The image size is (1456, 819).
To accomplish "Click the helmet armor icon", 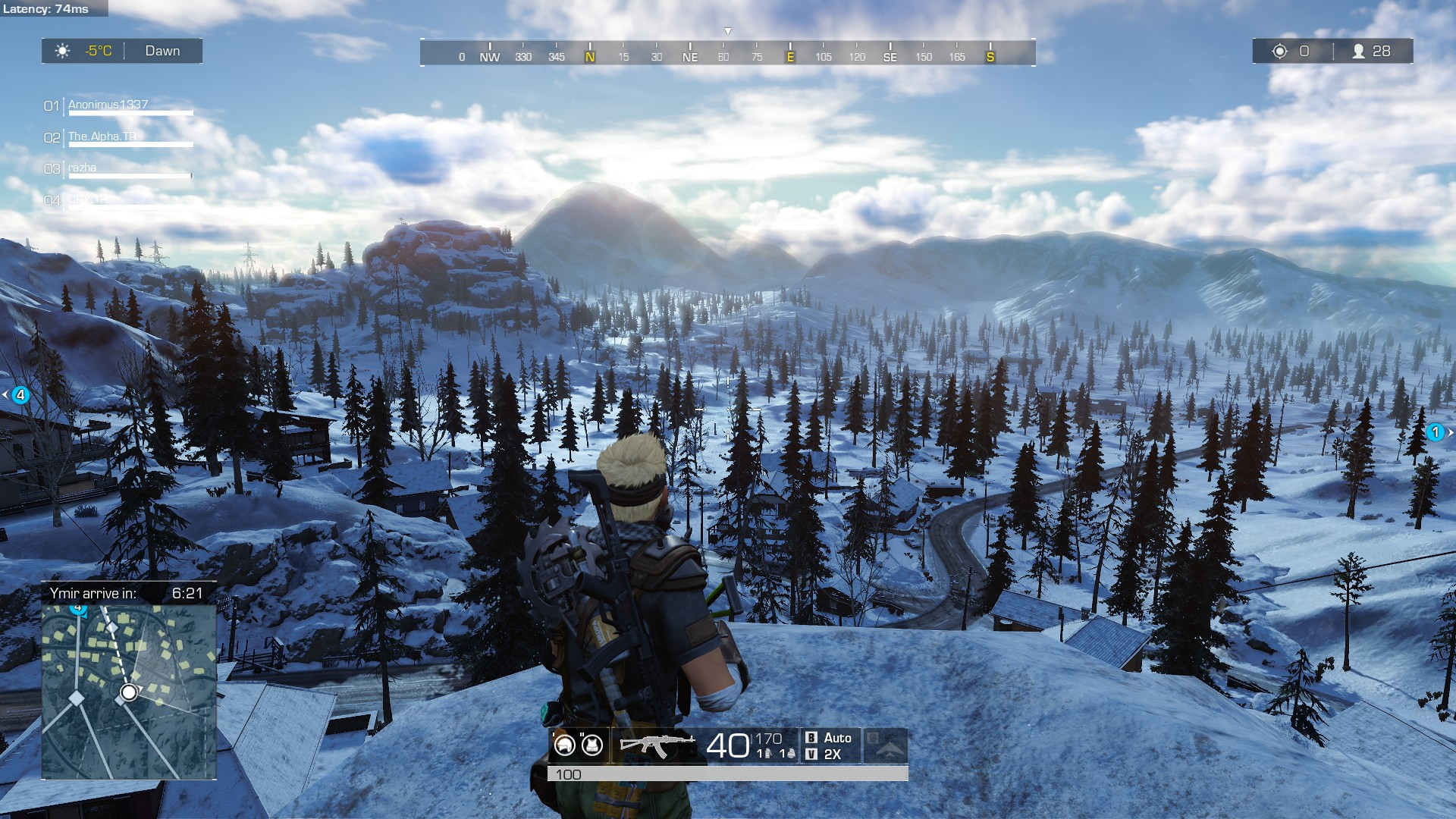I will pos(565,745).
